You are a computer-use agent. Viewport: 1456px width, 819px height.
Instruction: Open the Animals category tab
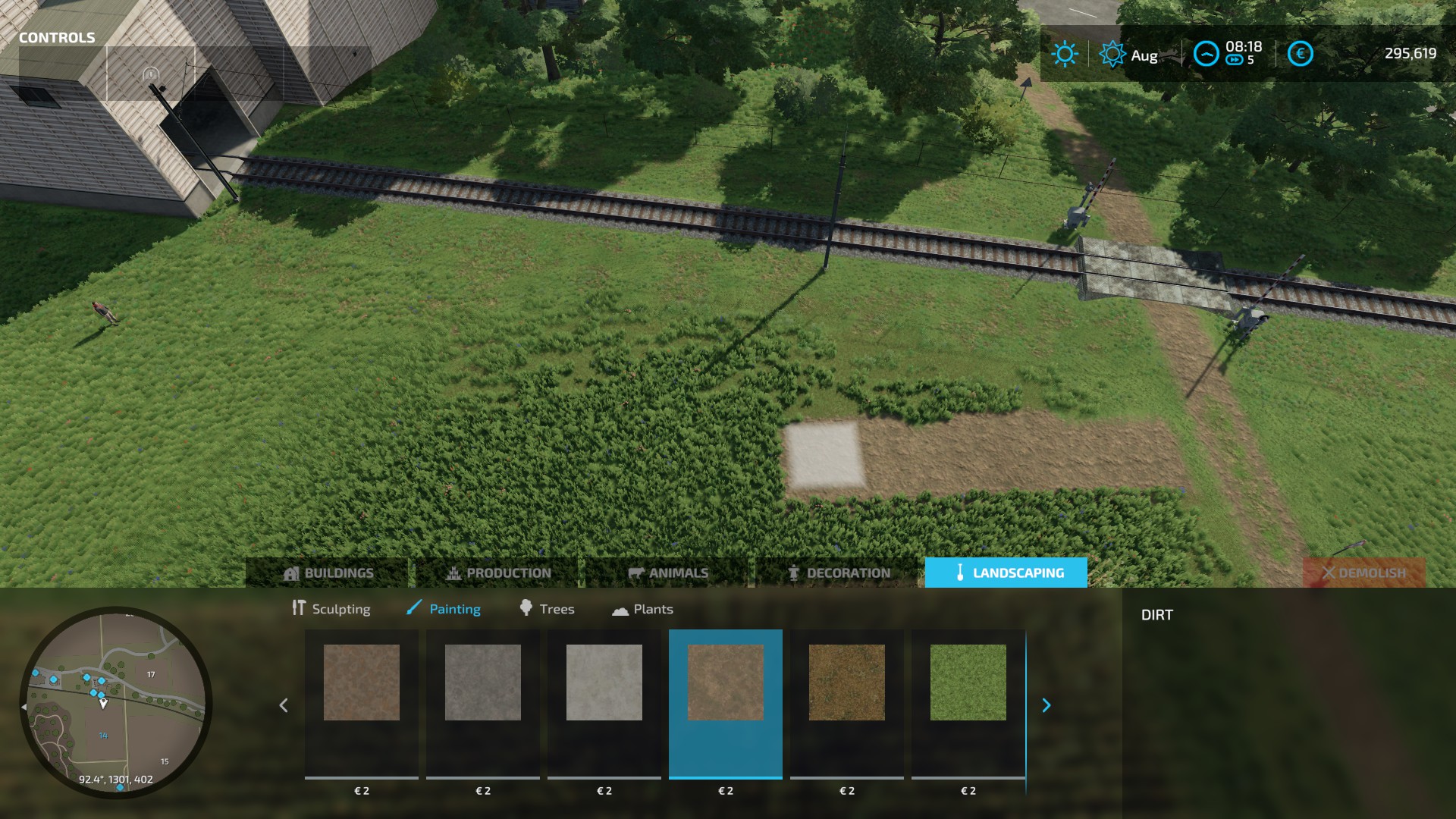pos(668,573)
